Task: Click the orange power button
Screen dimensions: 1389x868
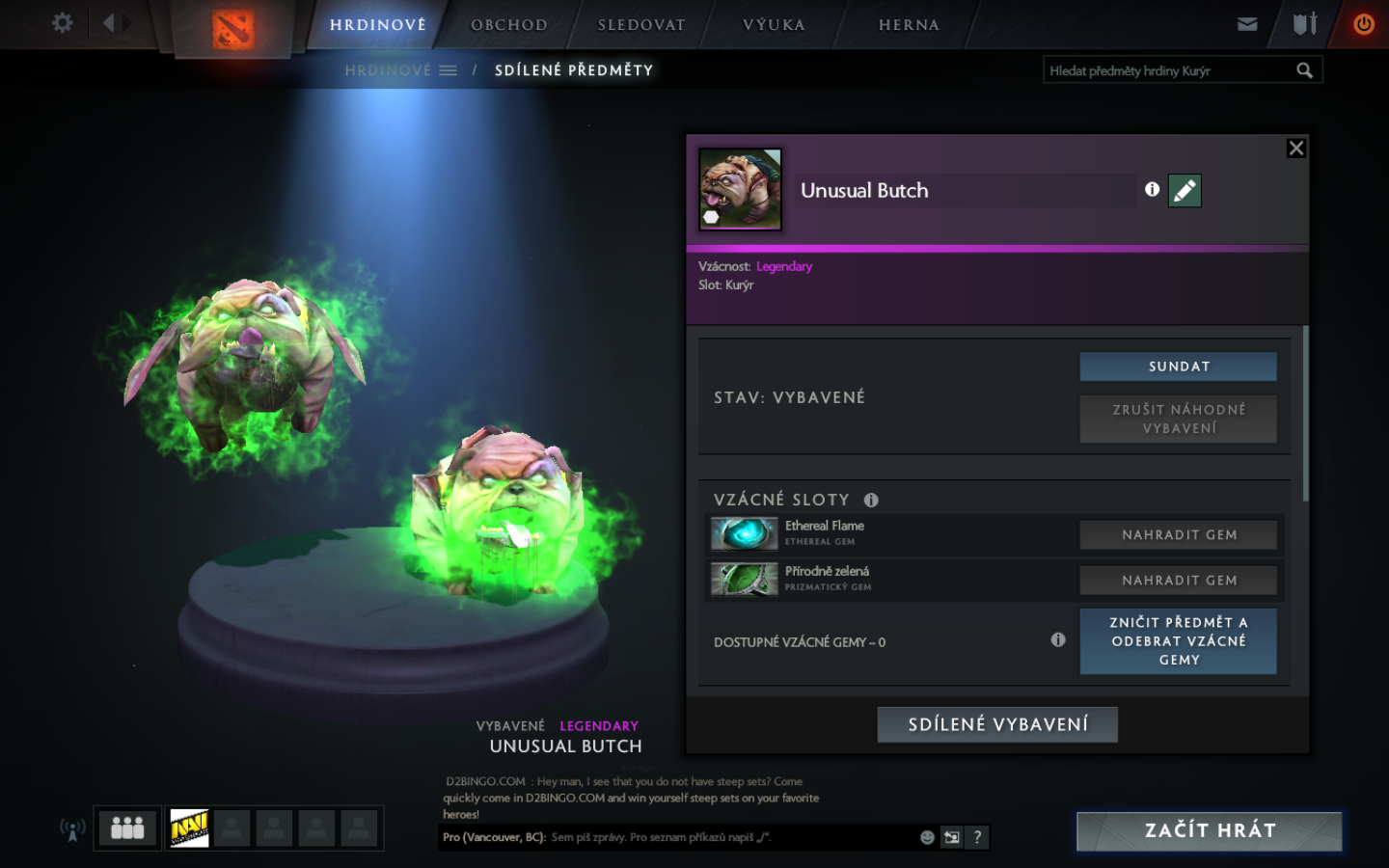Action: (x=1363, y=24)
